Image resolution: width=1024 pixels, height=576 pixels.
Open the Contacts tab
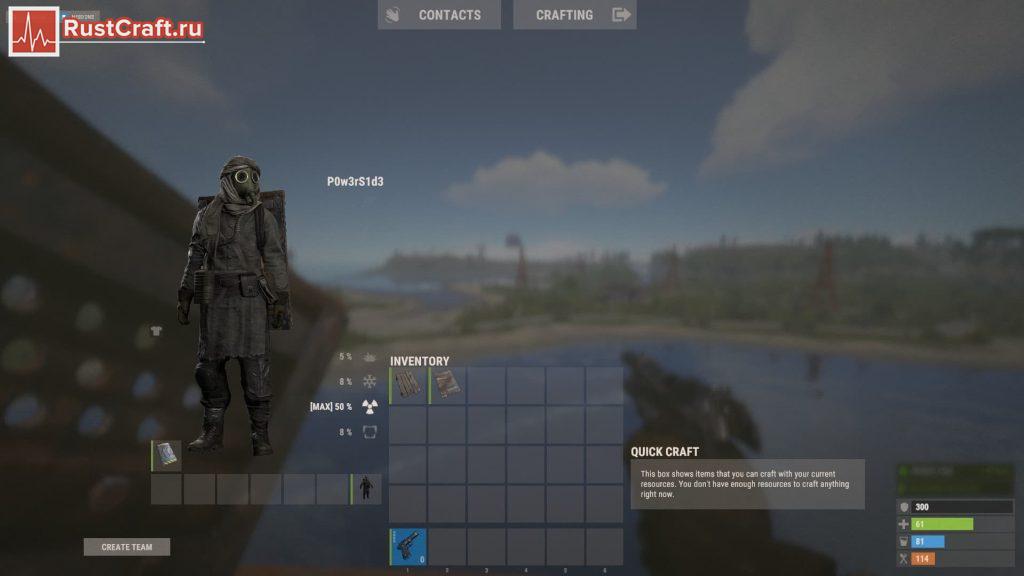click(438, 15)
